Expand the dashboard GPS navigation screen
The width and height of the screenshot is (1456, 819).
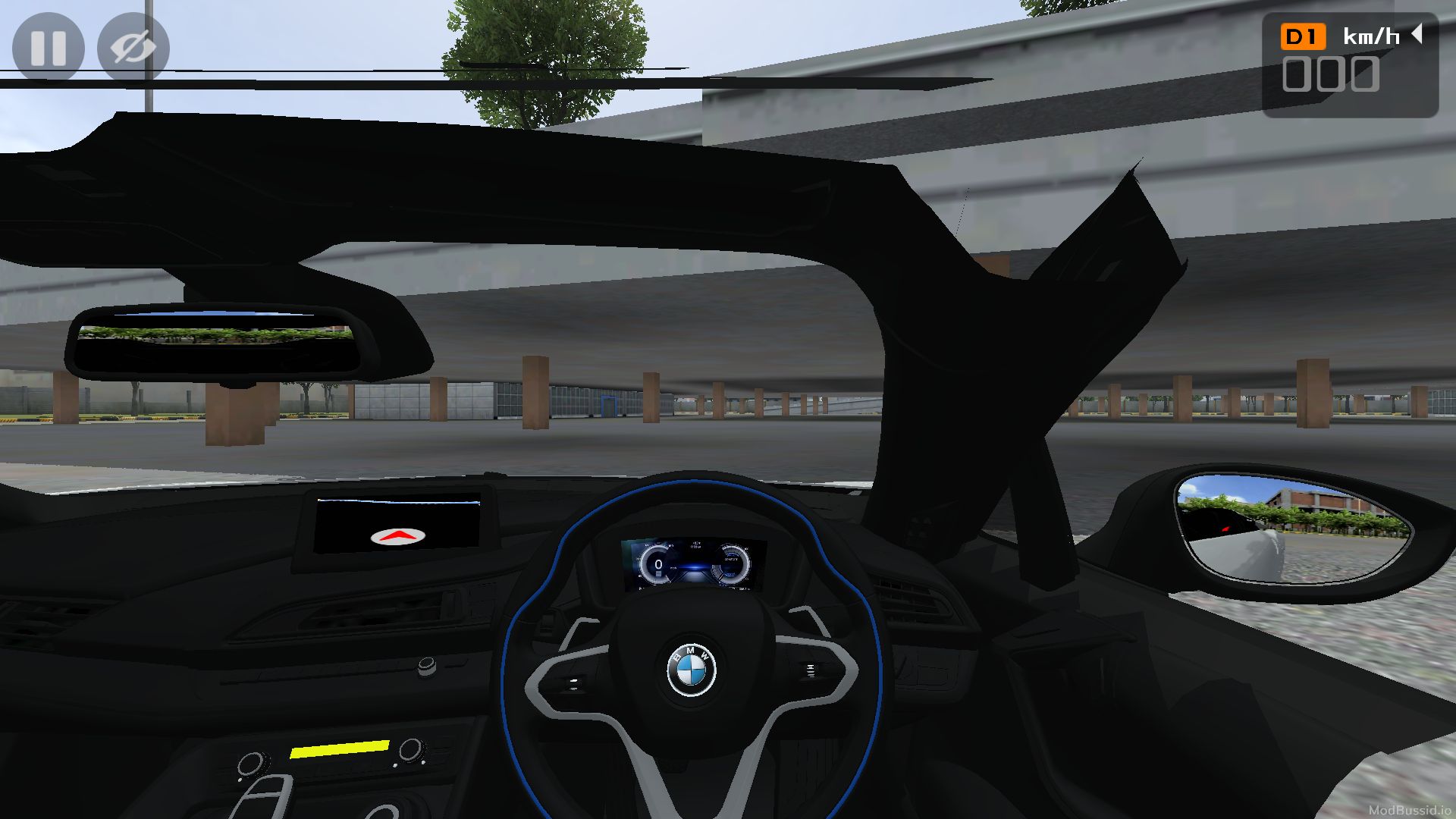[x=400, y=525]
